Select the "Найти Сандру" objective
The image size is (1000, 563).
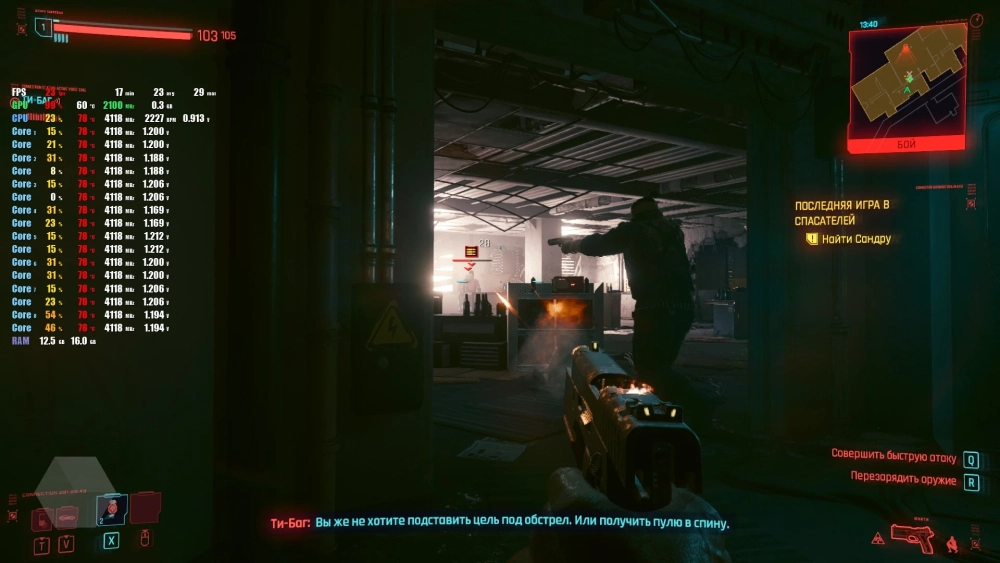855,239
